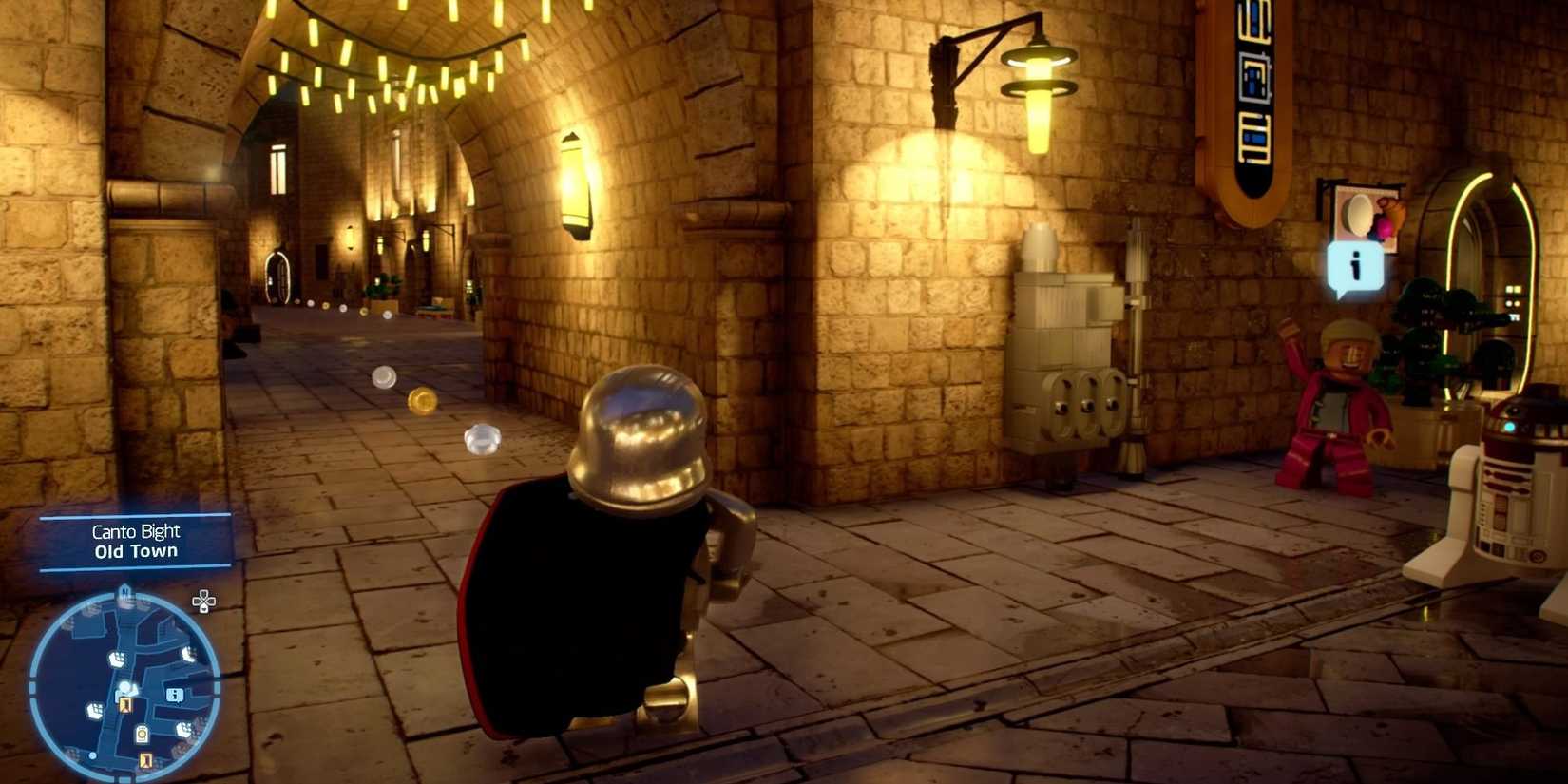Select the North compass marker on the minimap

coord(124,591)
